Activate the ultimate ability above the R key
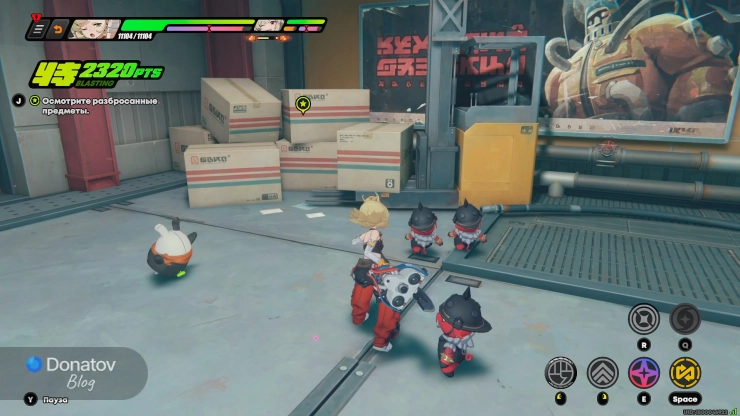The image size is (740, 416). coord(643,319)
